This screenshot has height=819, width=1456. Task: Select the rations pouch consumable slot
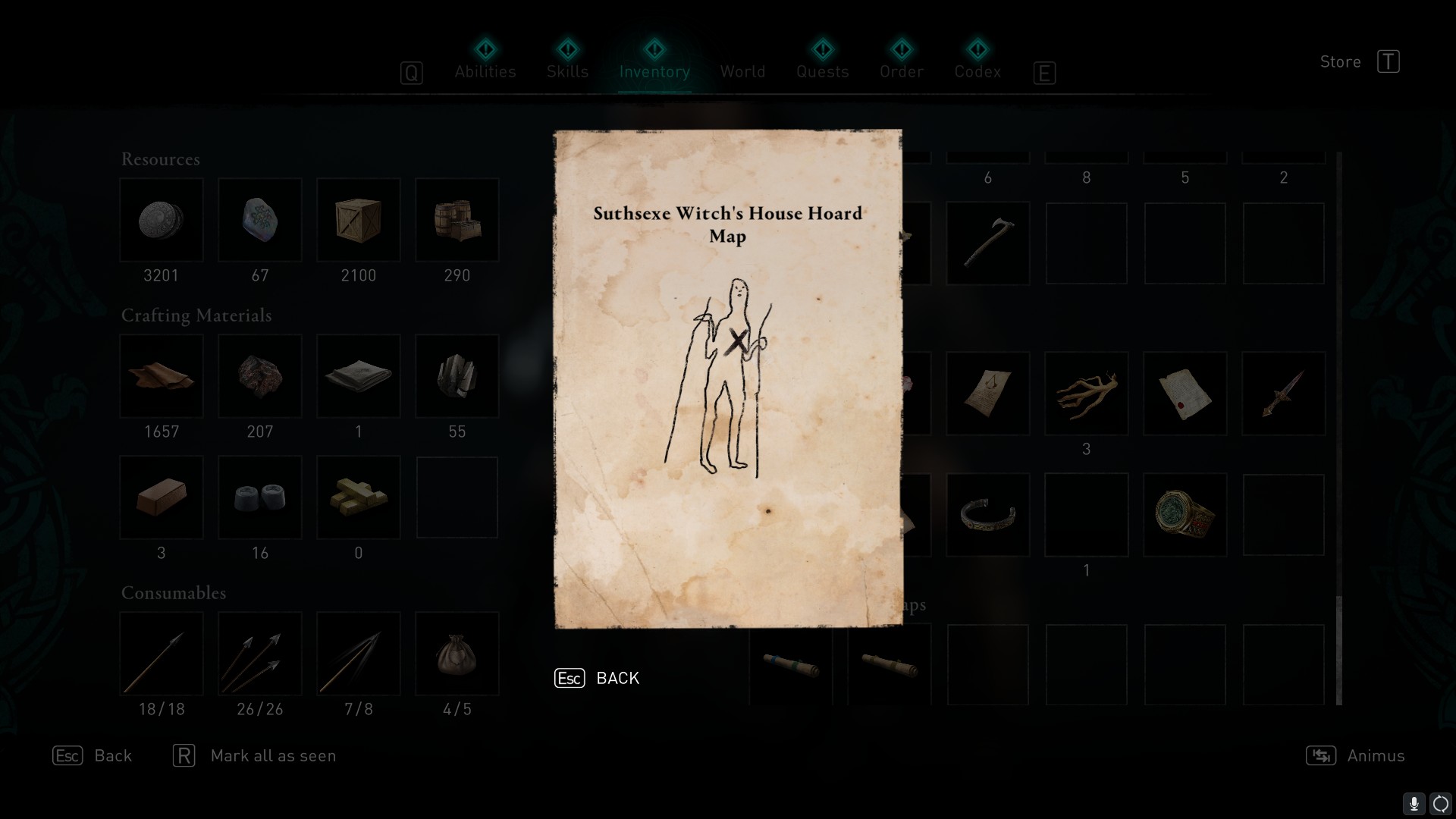[457, 654]
